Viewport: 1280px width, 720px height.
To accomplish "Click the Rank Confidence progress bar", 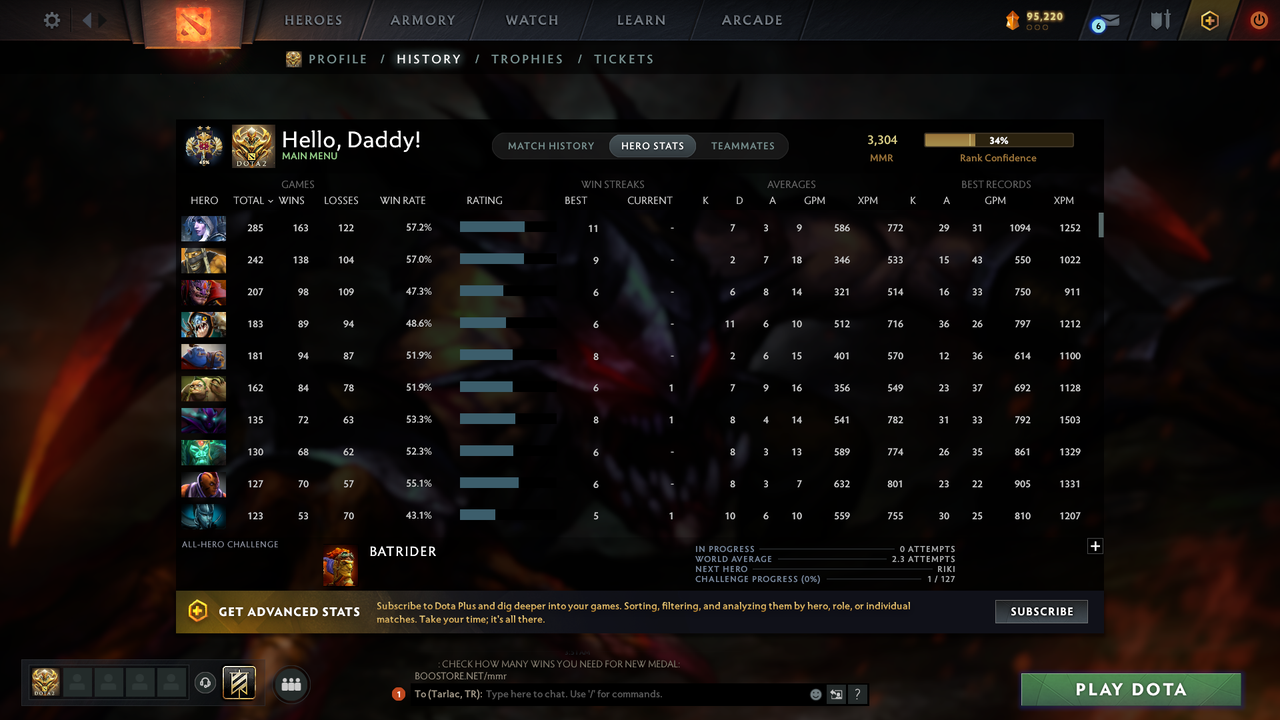I will tap(998, 140).
